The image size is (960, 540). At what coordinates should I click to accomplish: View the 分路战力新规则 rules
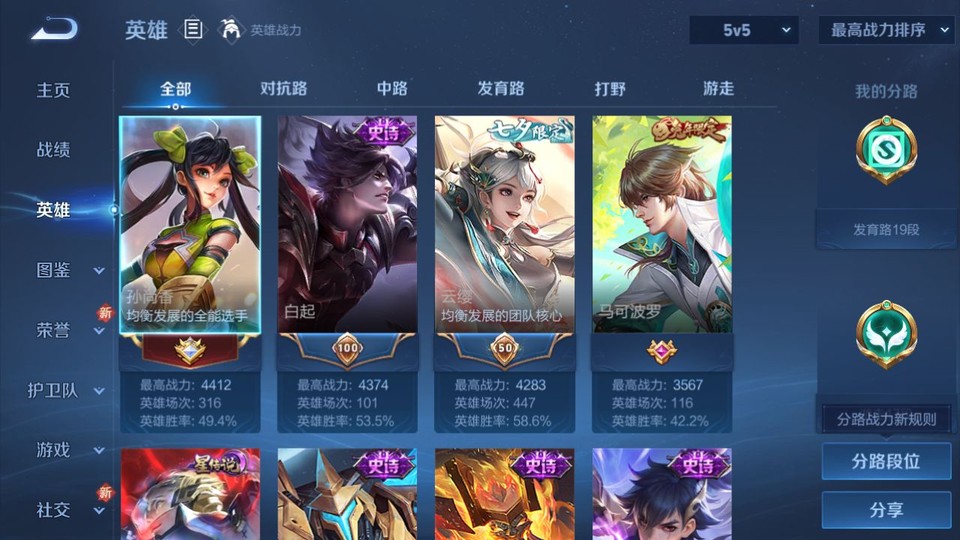pos(886,419)
